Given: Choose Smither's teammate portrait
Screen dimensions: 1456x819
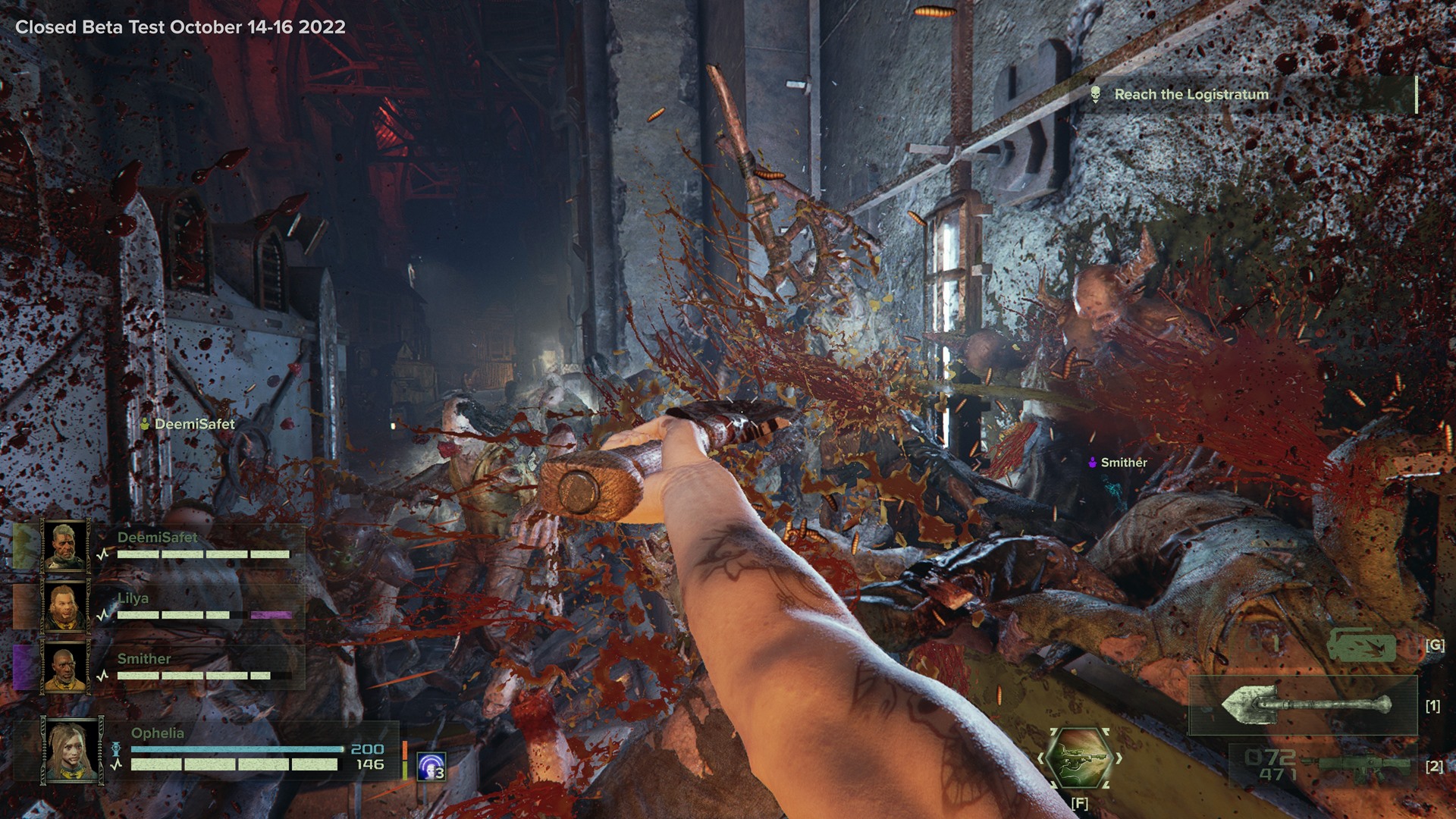Looking at the screenshot, I should (x=66, y=667).
